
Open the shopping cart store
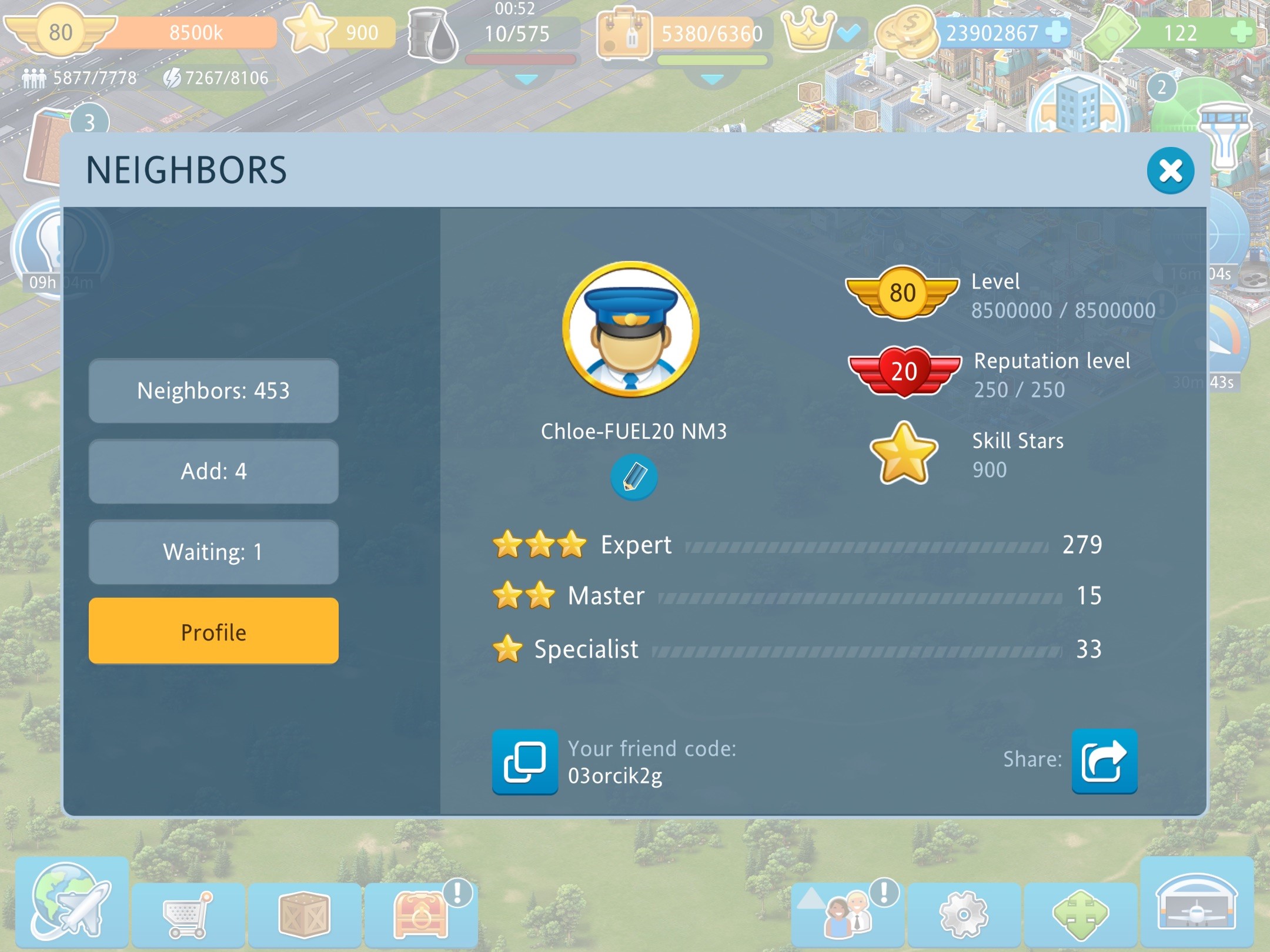pos(188,915)
